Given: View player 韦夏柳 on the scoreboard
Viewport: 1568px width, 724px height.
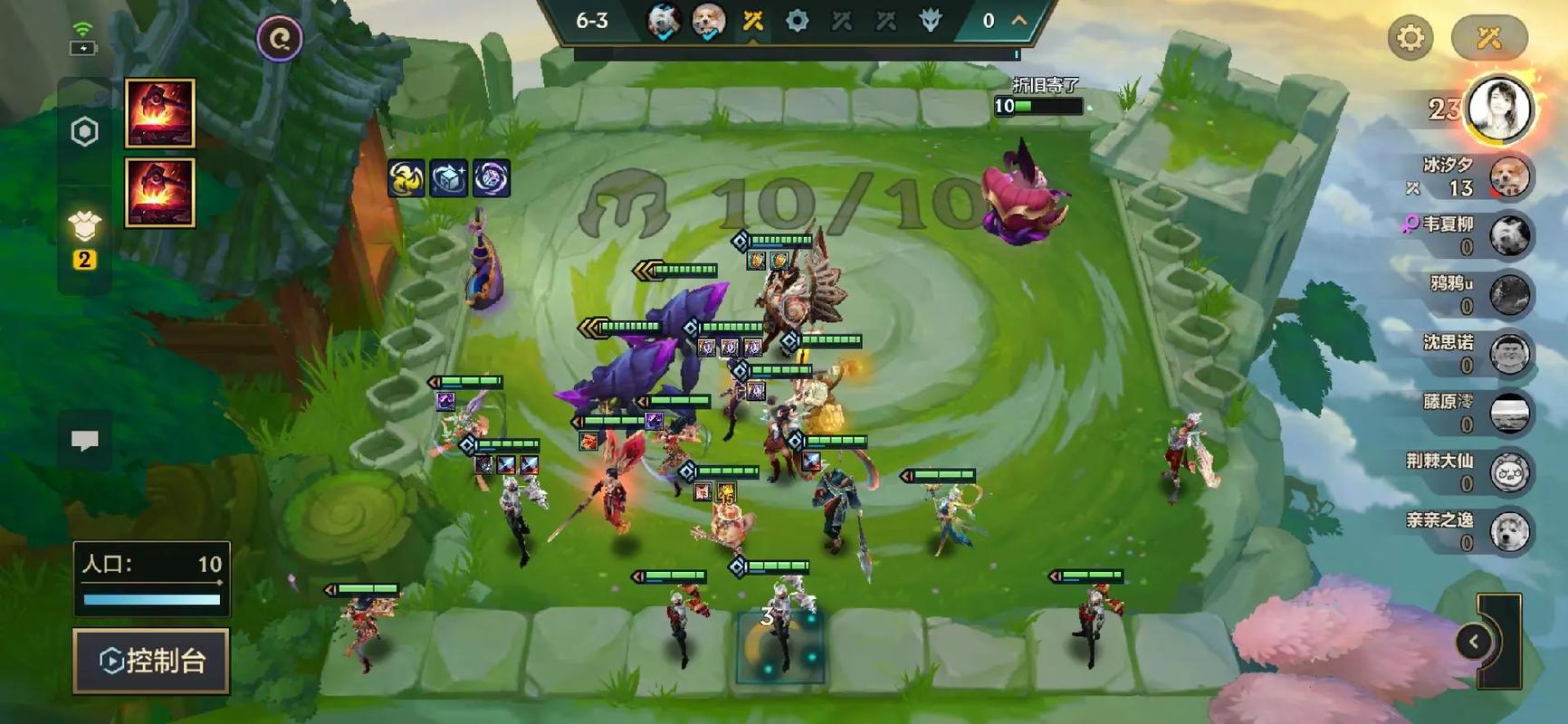Looking at the screenshot, I should pyautogui.click(x=1509, y=235).
